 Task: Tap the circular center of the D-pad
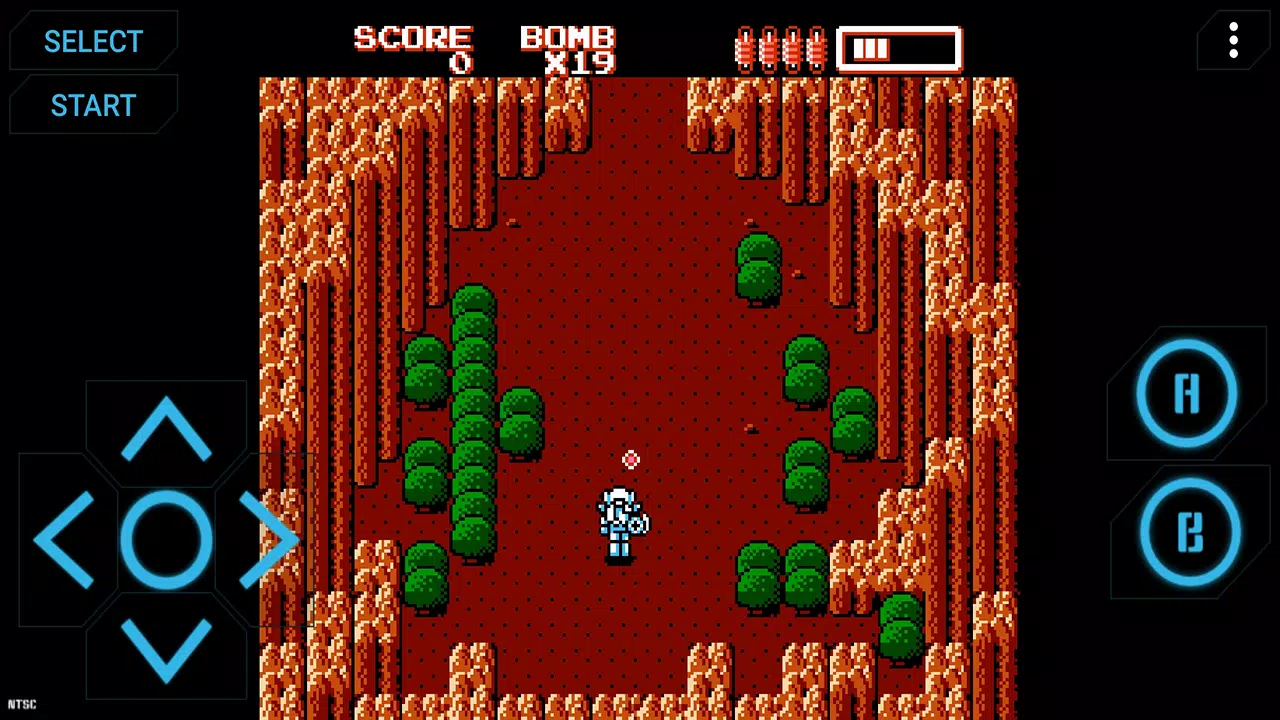click(165, 540)
